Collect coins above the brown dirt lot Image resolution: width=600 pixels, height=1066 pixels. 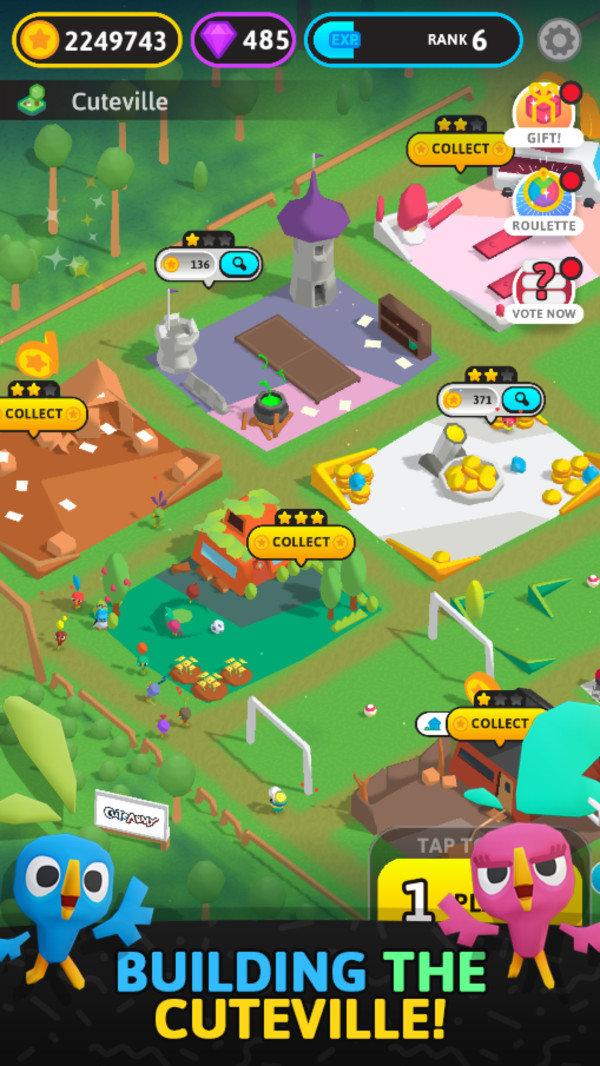(x=37, y=413)
